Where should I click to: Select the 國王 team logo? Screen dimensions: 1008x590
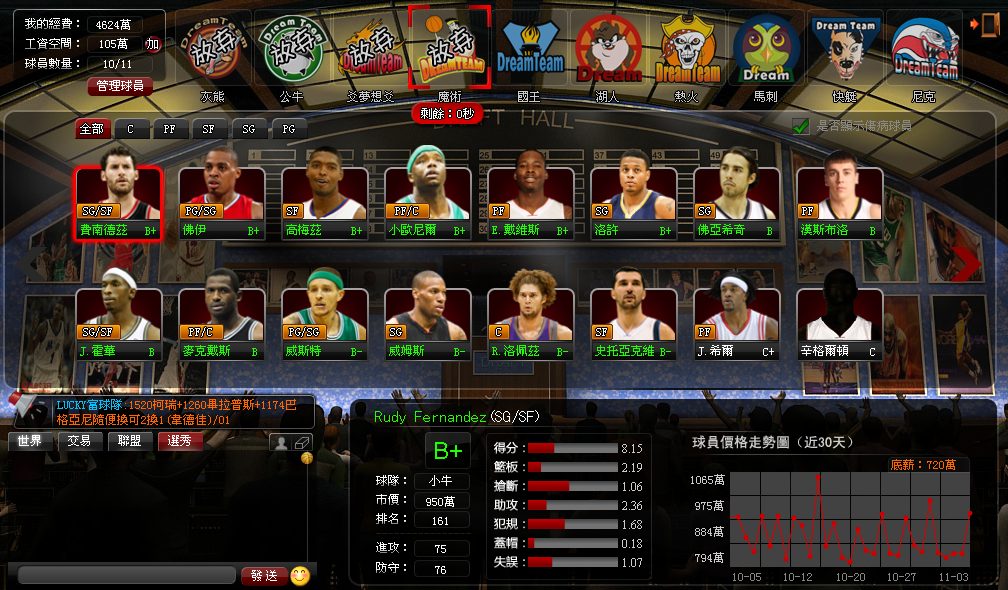(532, 50)
